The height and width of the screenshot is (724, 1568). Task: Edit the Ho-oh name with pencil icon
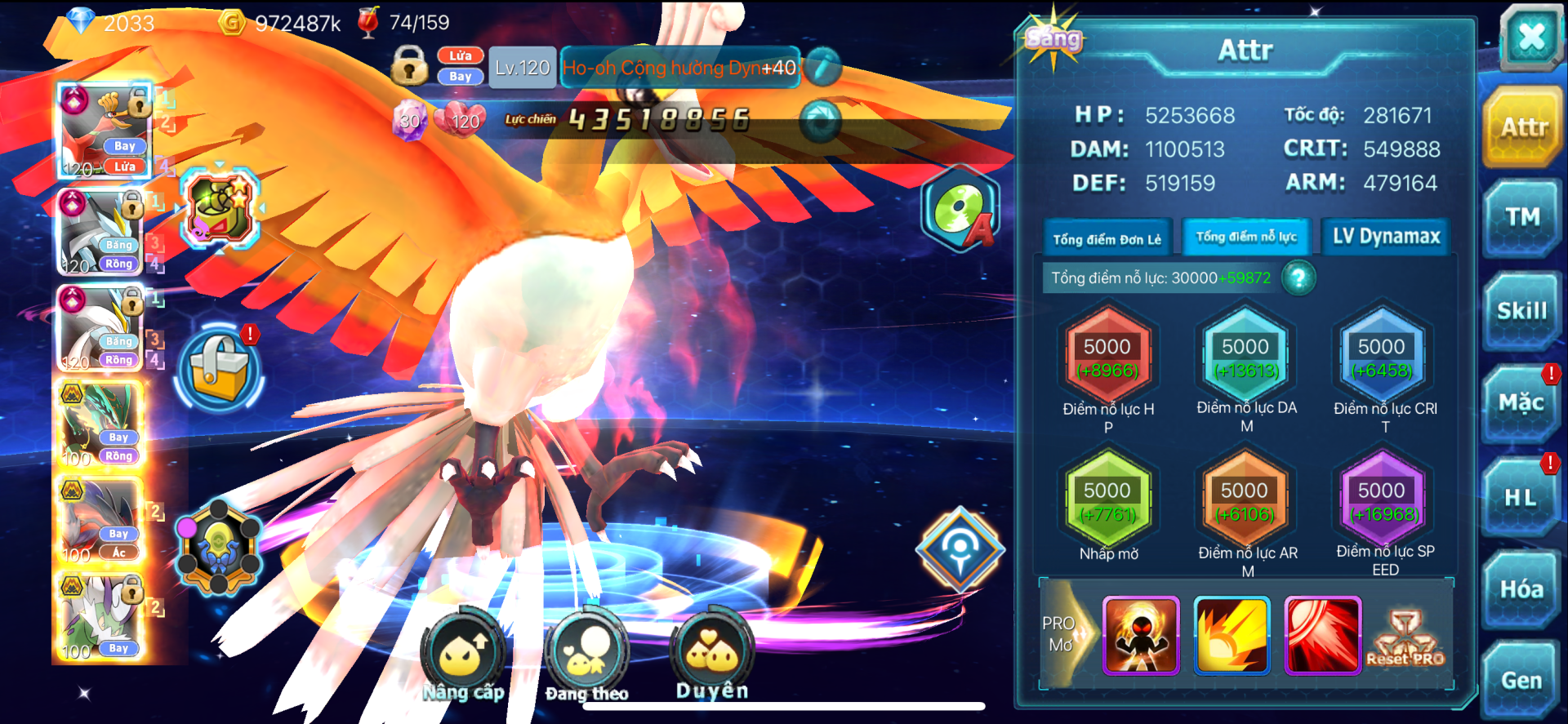tap(823, 67)
